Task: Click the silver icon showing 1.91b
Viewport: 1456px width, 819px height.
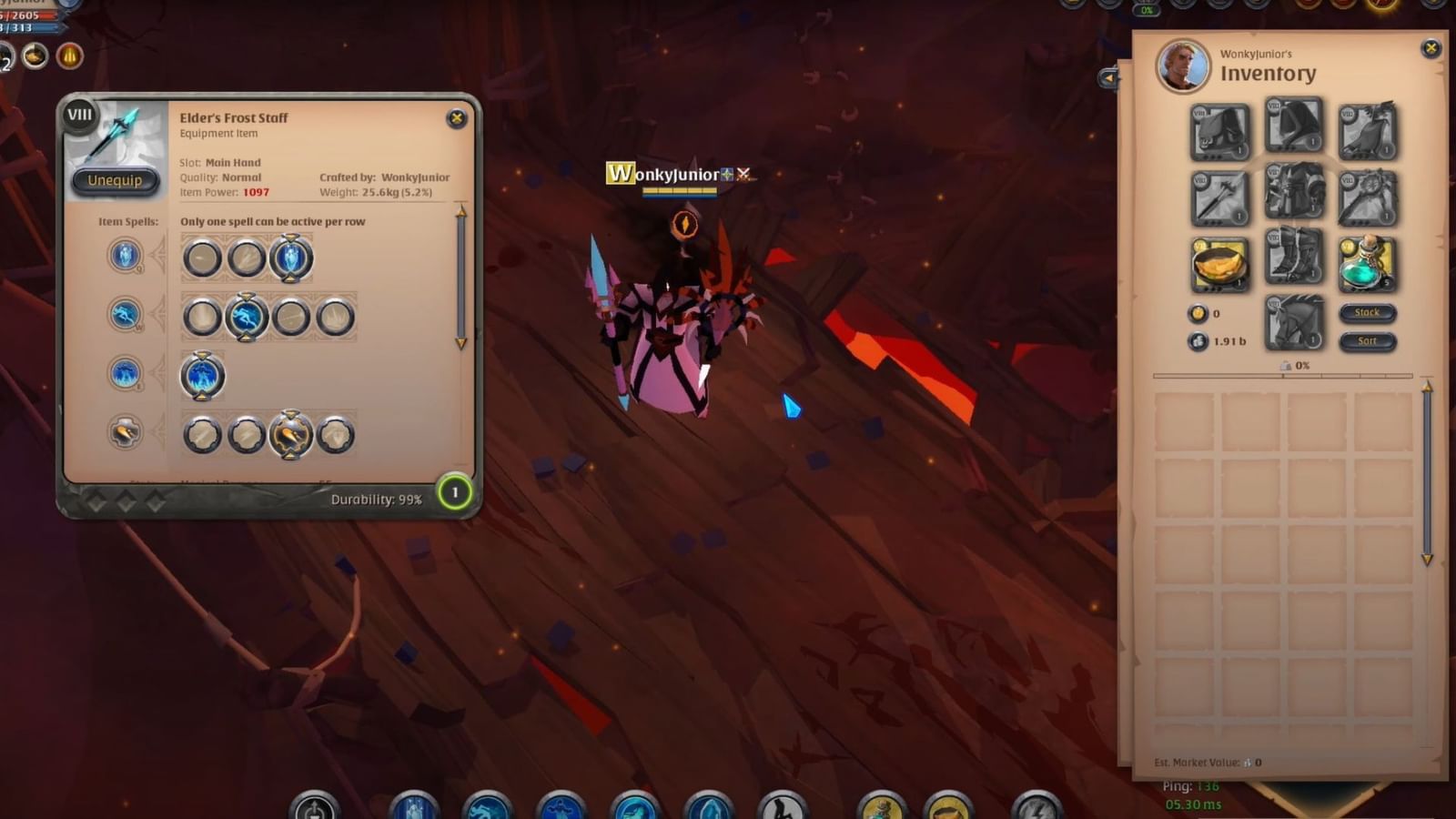Action: tap(1198, 342)
